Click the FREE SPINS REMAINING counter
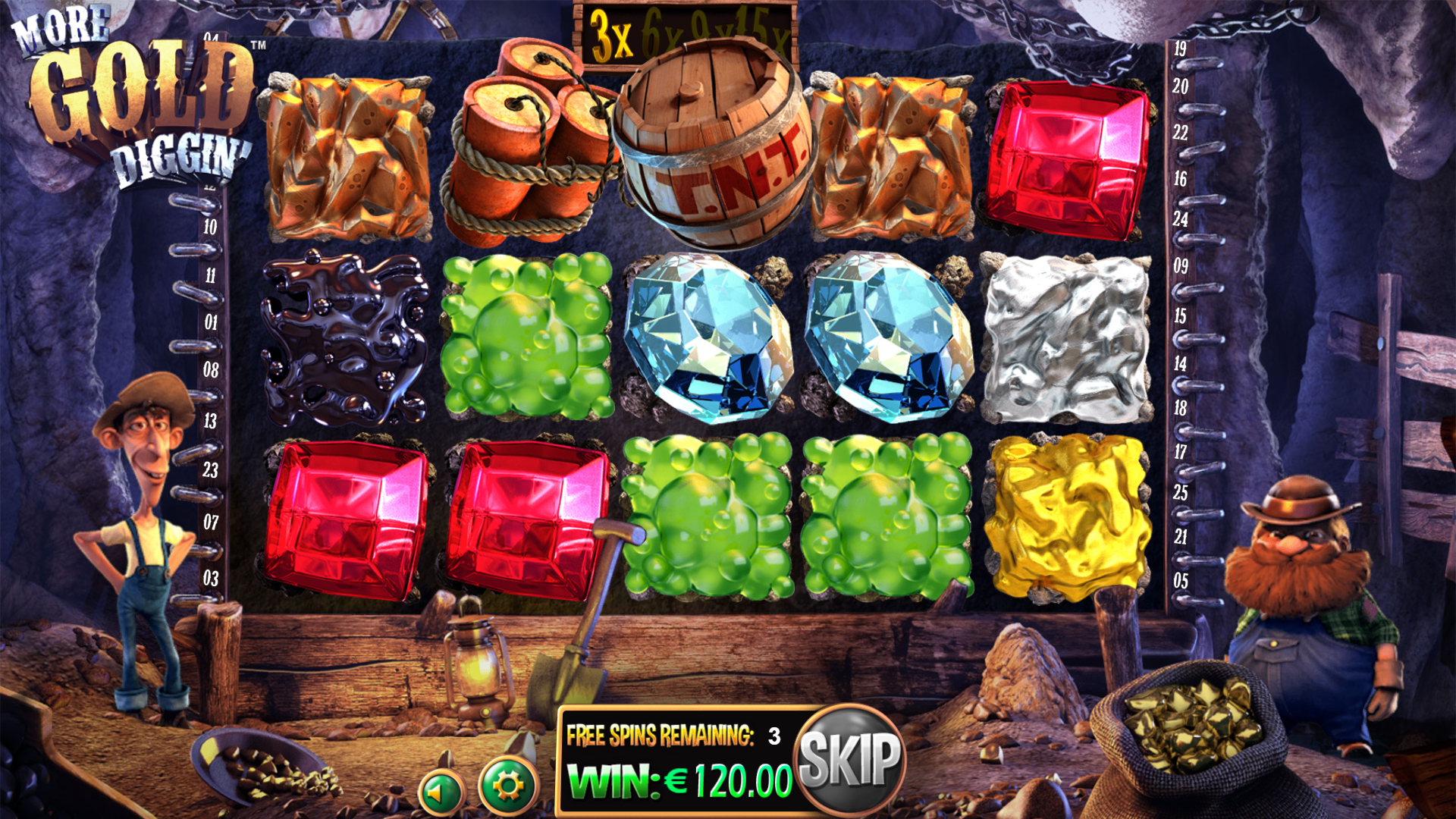Image resolution: width=1456 pixels, height=819 pixels. click(675, 734)
